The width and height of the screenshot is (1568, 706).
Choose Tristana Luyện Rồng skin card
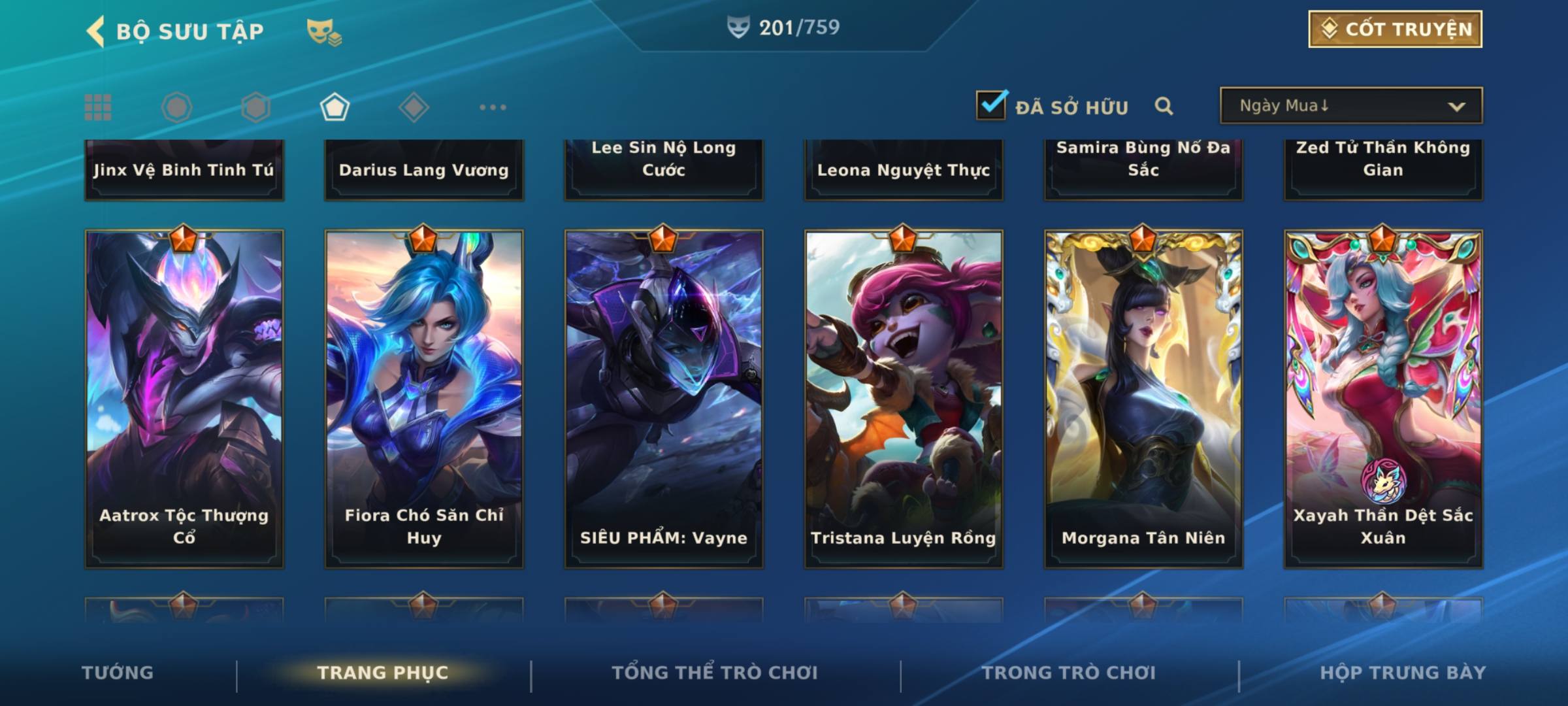pos(904,399)
